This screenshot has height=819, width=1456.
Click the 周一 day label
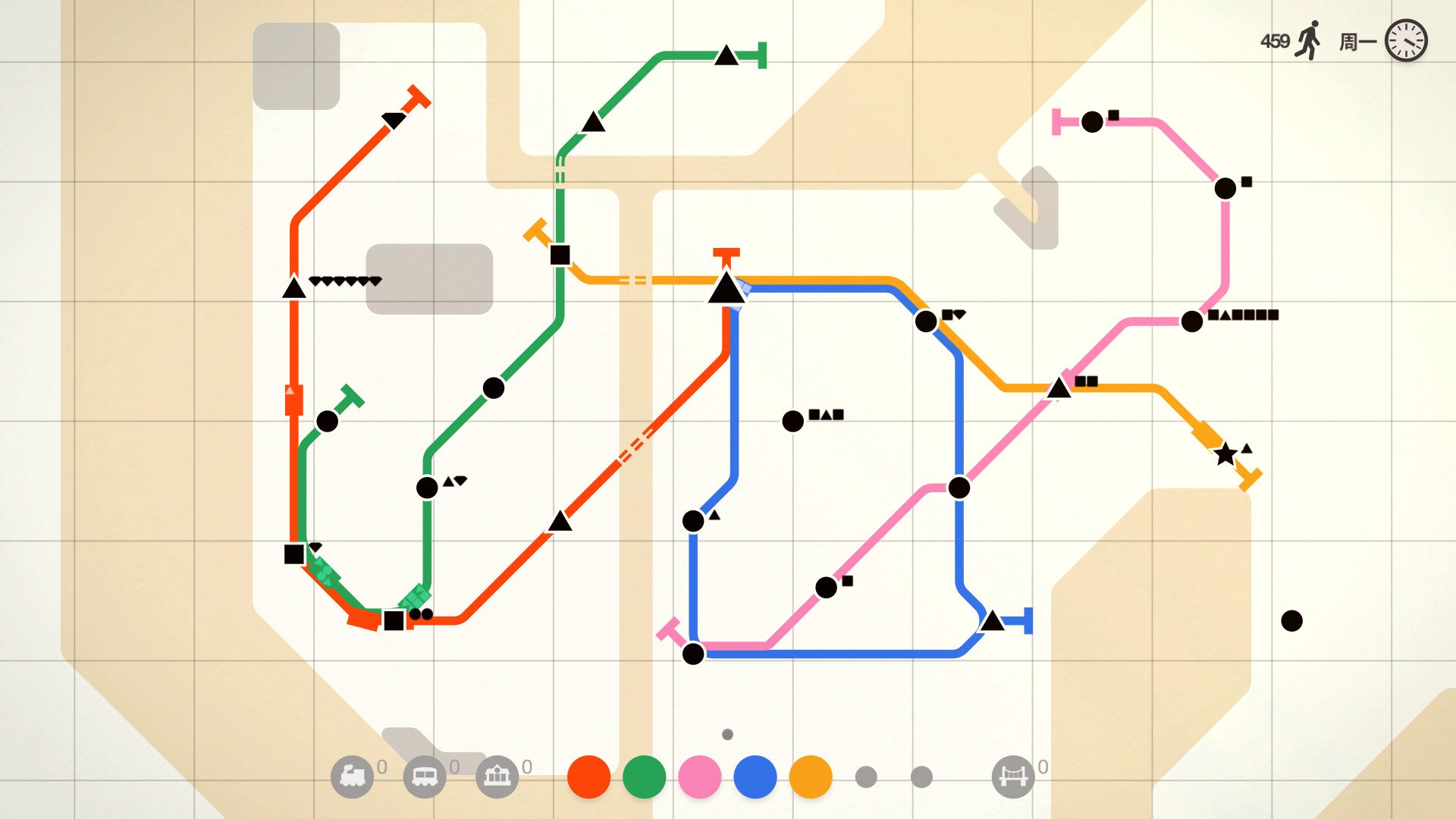pyautogui.click(x=1357, y=39)
